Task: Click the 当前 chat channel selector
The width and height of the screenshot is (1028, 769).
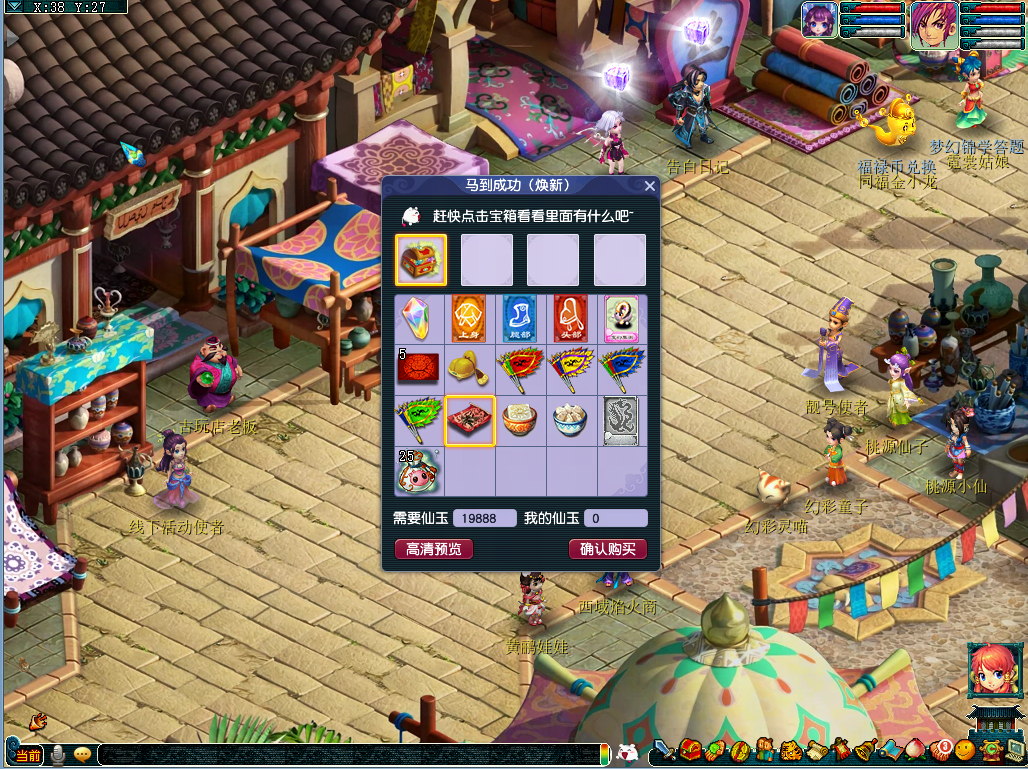Action: [28, 755]
